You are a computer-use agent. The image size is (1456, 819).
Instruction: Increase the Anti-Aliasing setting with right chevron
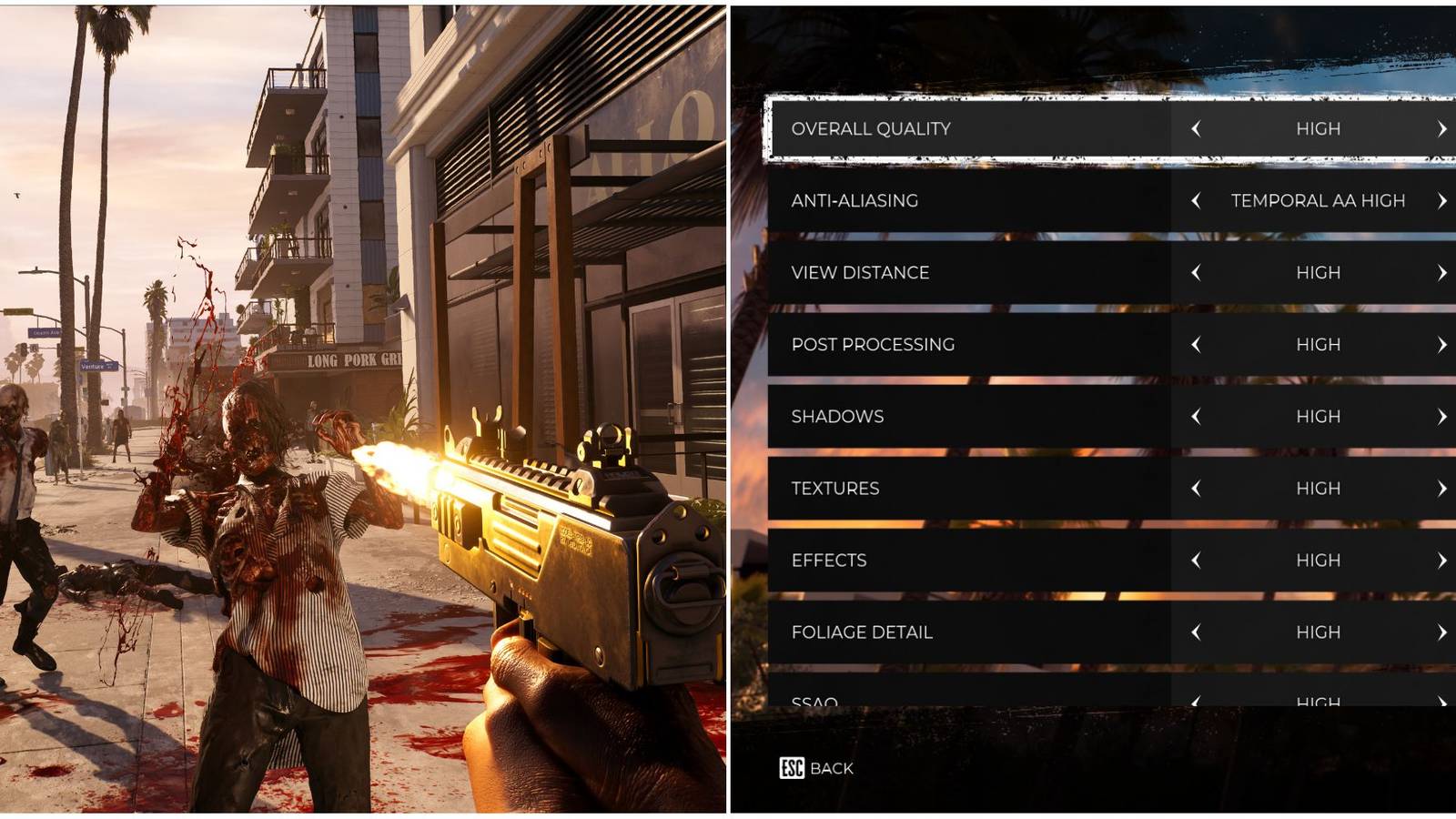1441,200
